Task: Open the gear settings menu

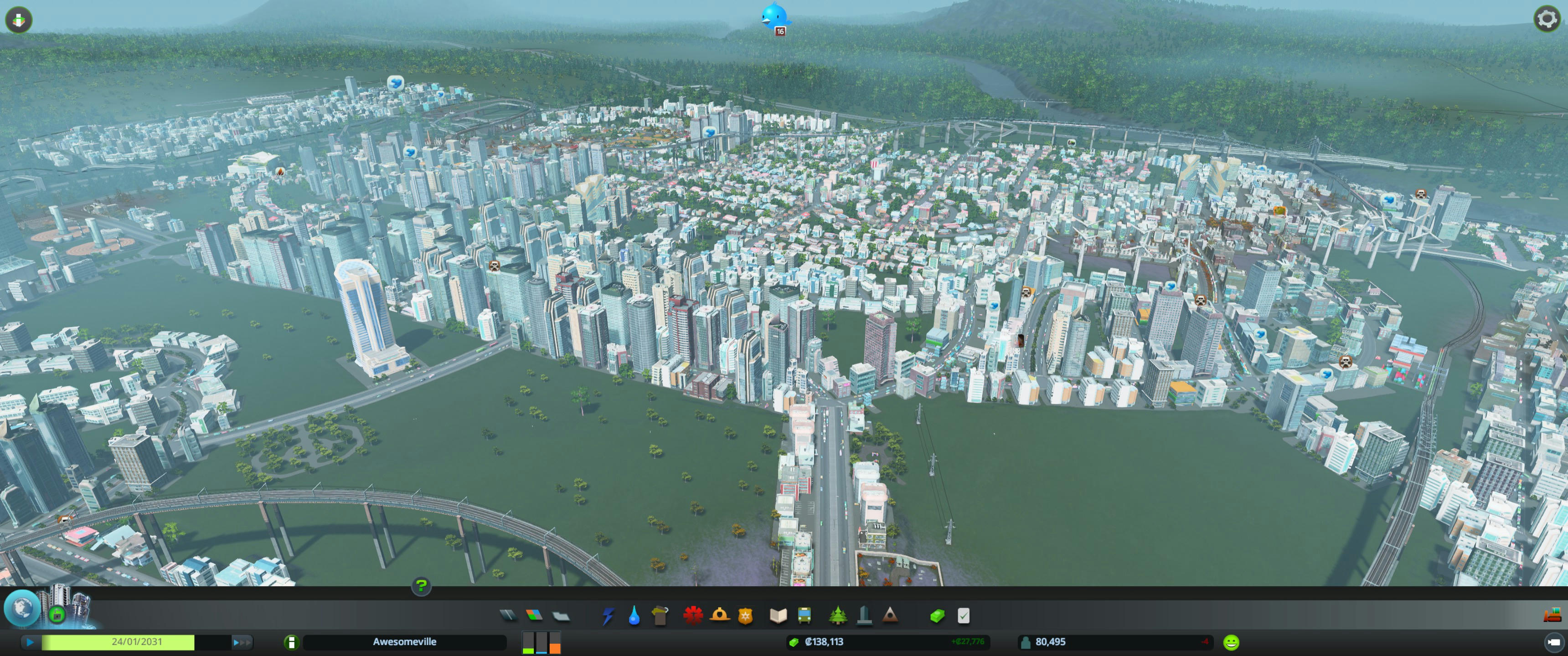Action: 1547,19
